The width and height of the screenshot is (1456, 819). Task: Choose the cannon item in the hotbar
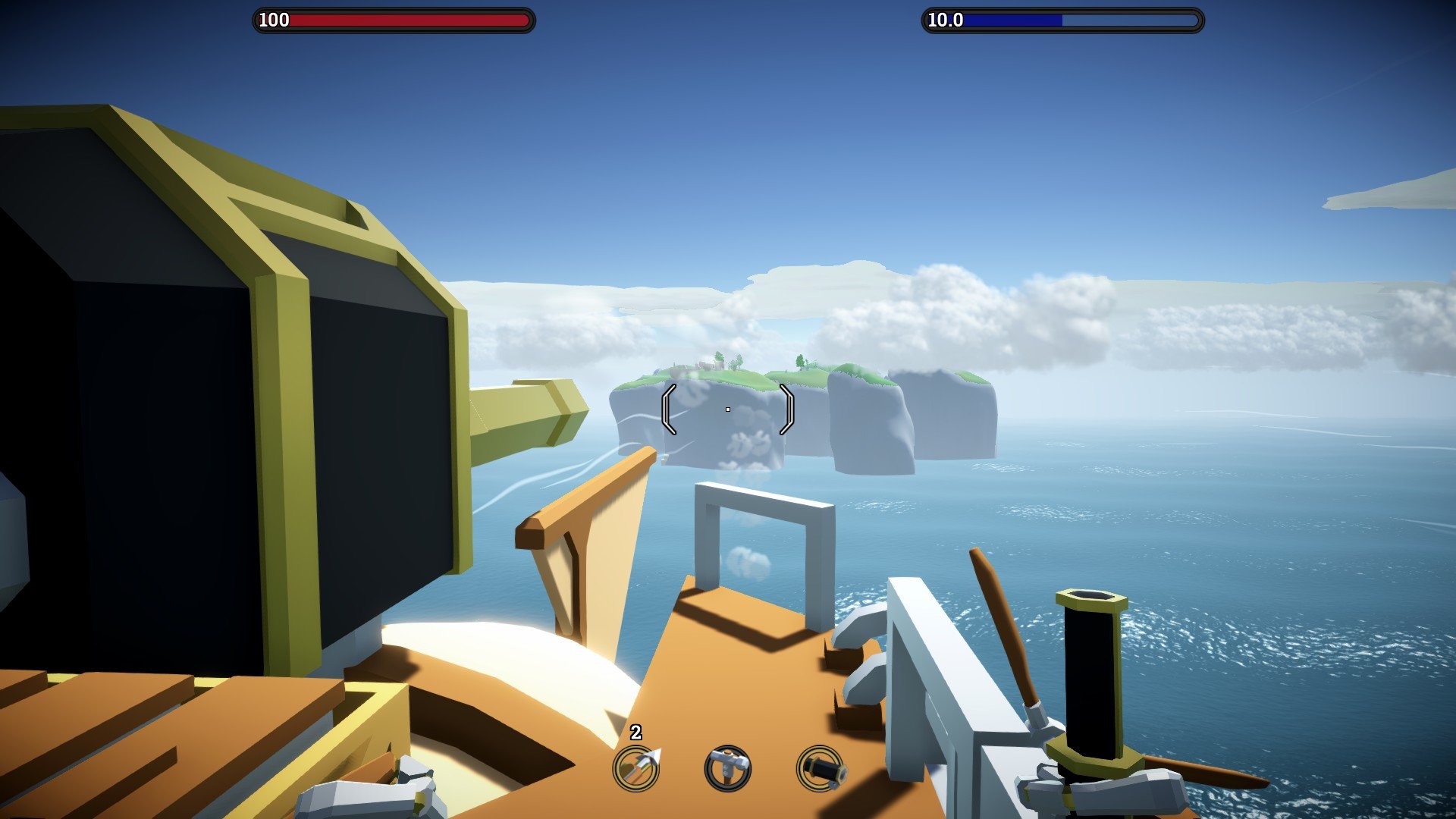(x=819, y=768)
